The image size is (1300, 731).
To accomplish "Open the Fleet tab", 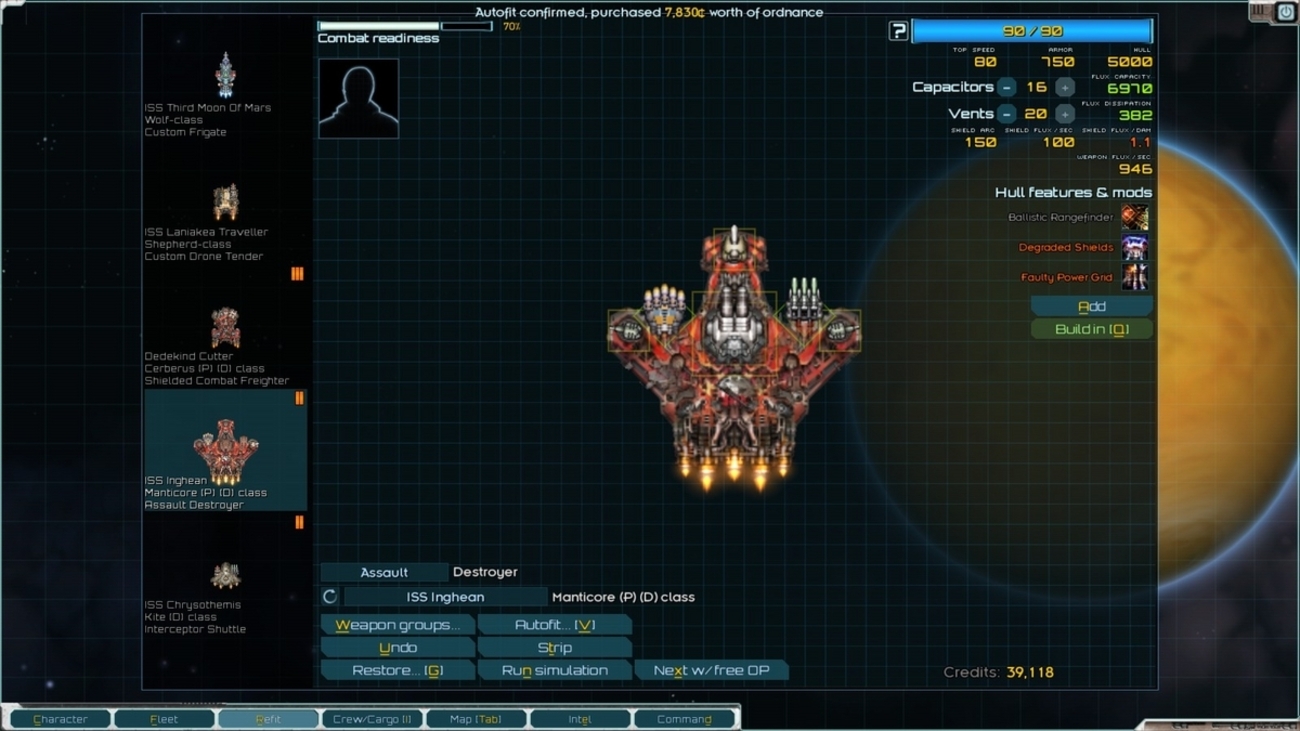I will click(164, 719).
